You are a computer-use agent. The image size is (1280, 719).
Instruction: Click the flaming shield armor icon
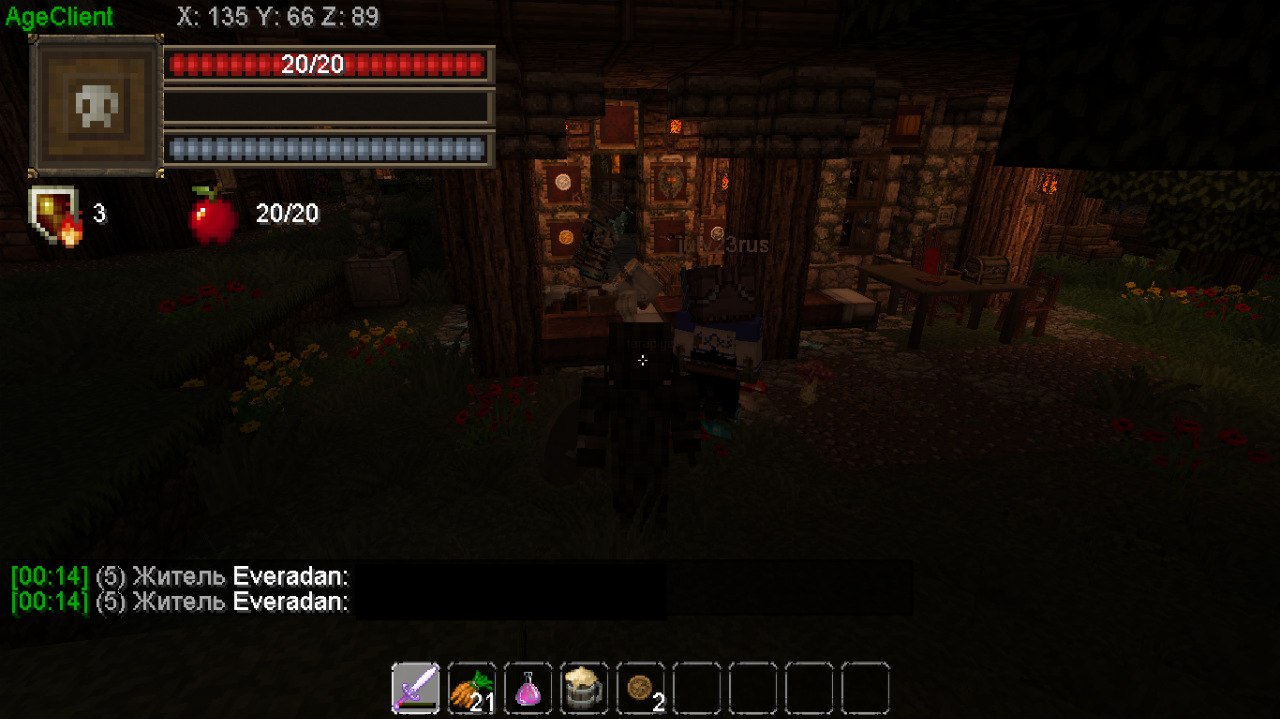pos(55,215)
